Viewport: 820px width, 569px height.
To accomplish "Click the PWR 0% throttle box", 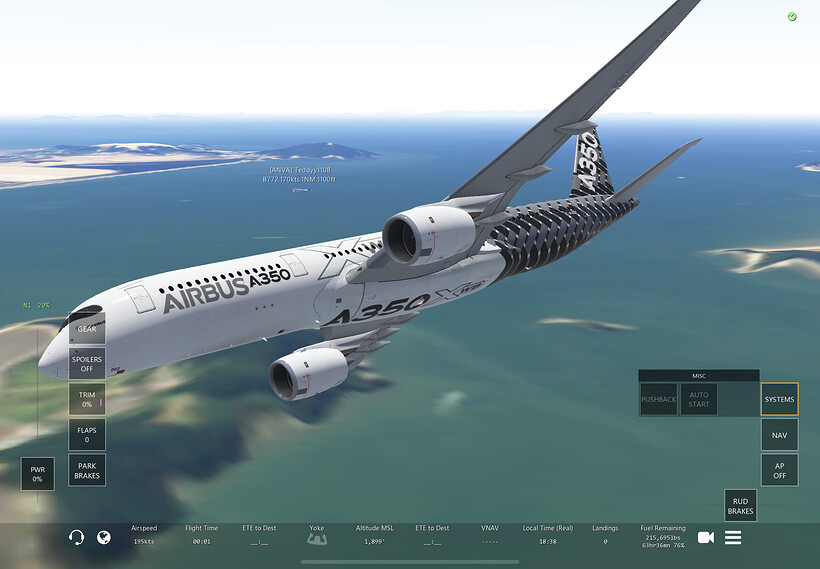I will pyautogui.click(x=37, y=474).
